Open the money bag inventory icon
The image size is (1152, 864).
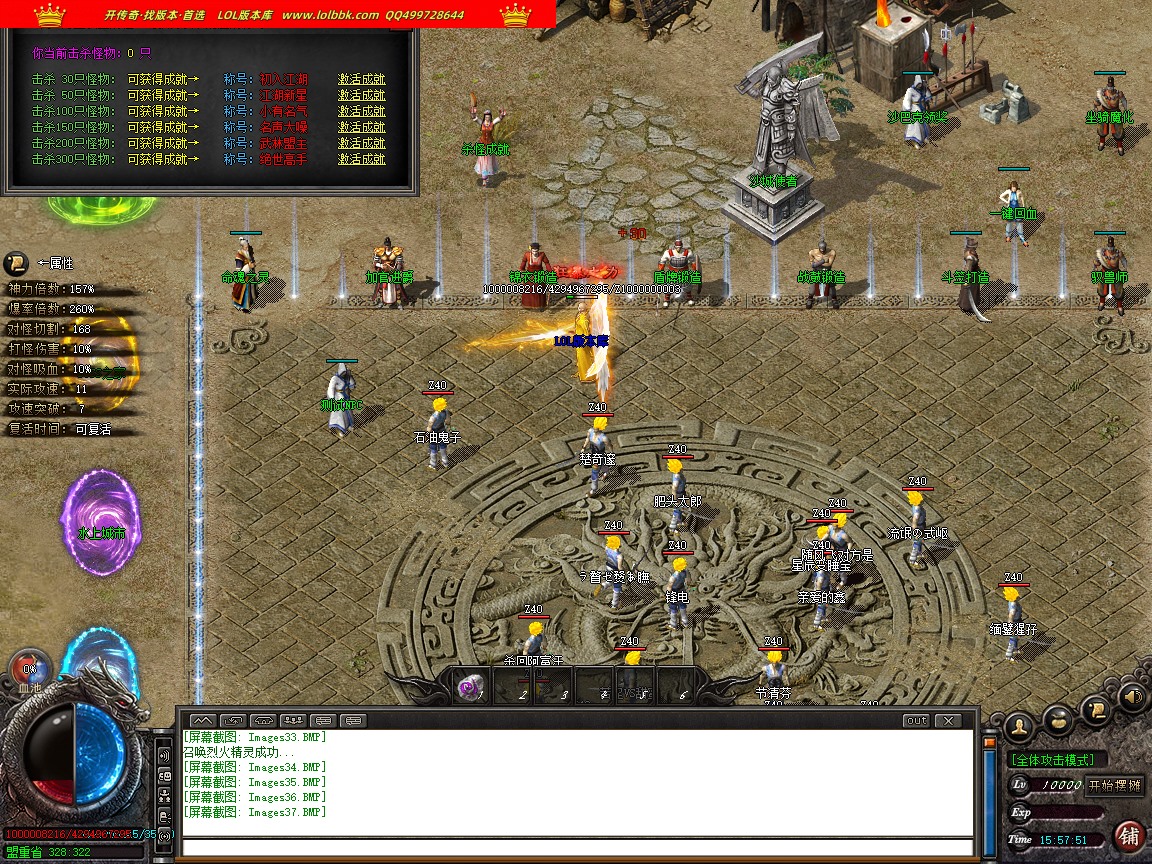pos(1058,718)
